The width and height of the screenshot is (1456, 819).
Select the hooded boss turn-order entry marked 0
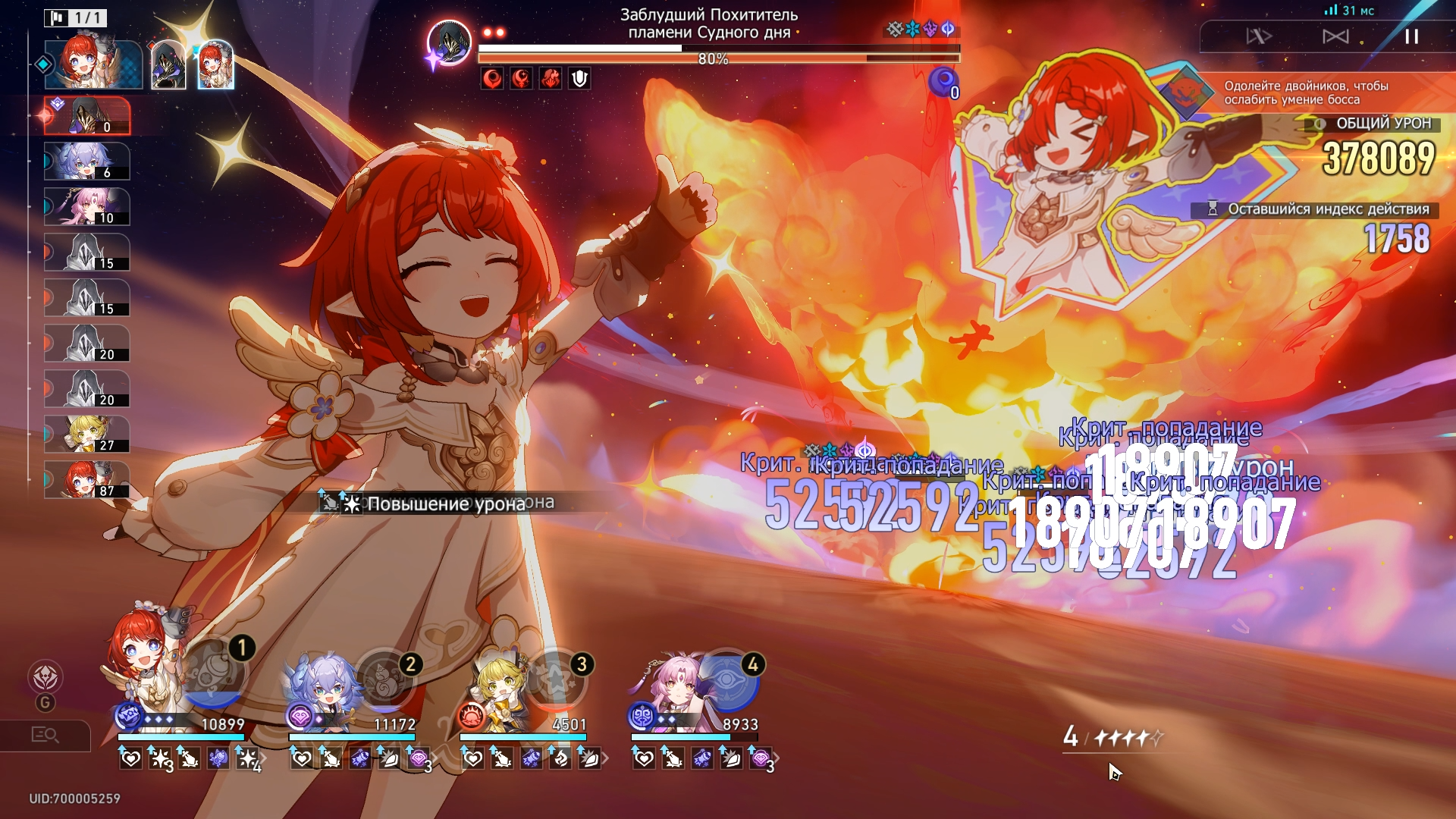tap(87, 116)
